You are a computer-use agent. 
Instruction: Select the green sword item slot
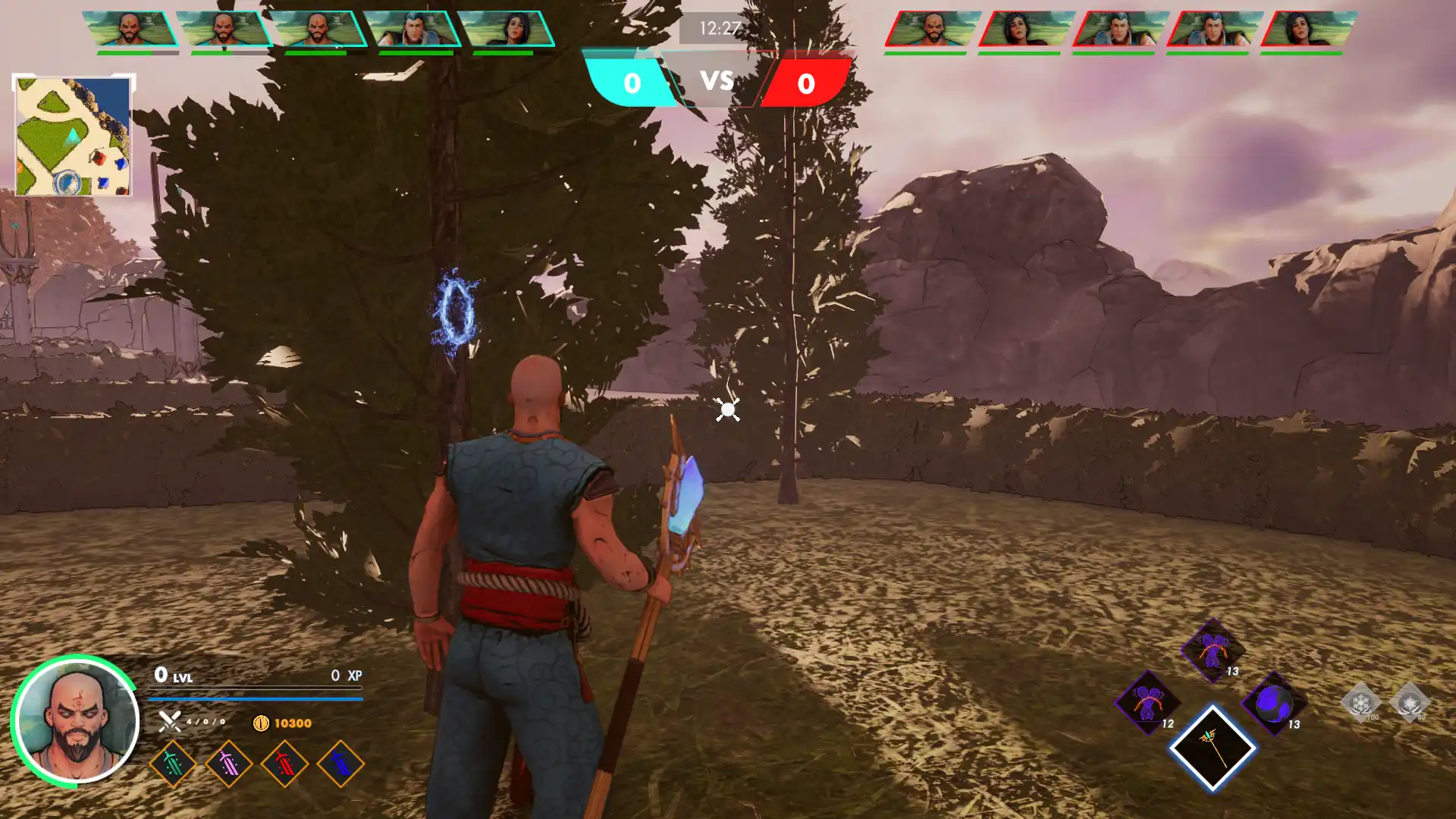173,764
